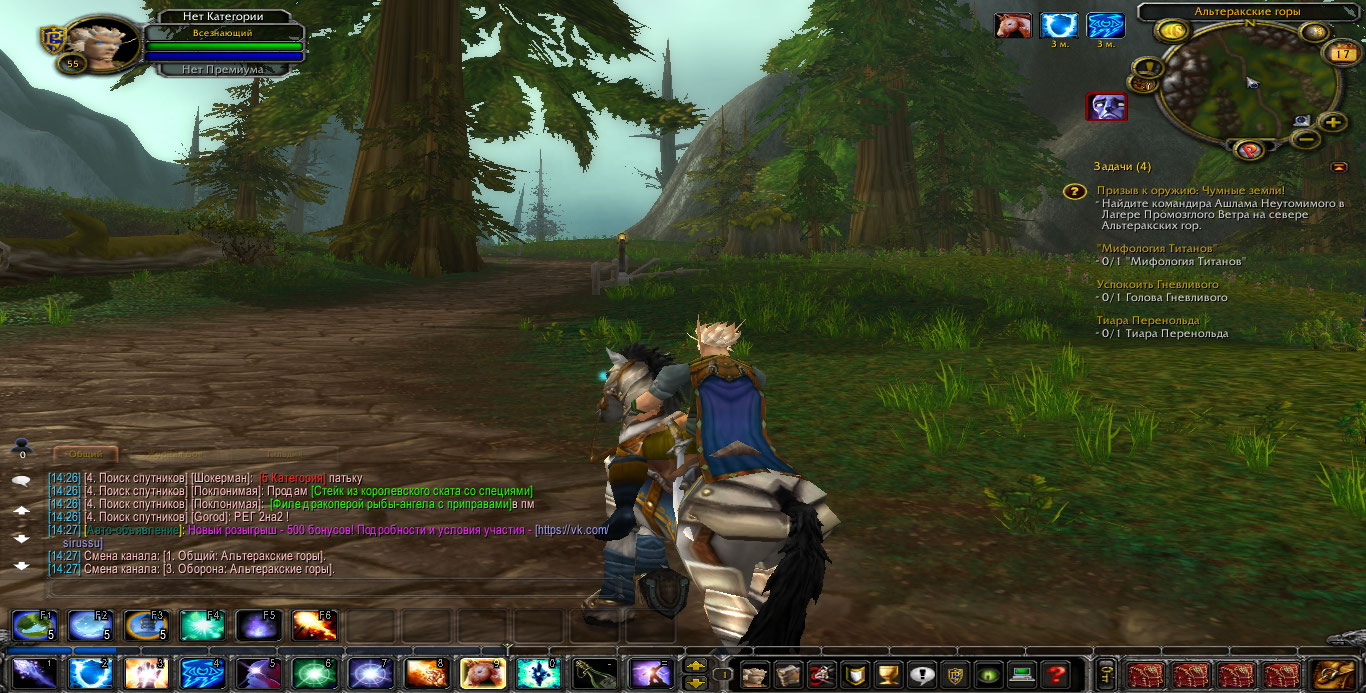Open the red question mark help button

pyautogui.click(x=1053, y=674)
